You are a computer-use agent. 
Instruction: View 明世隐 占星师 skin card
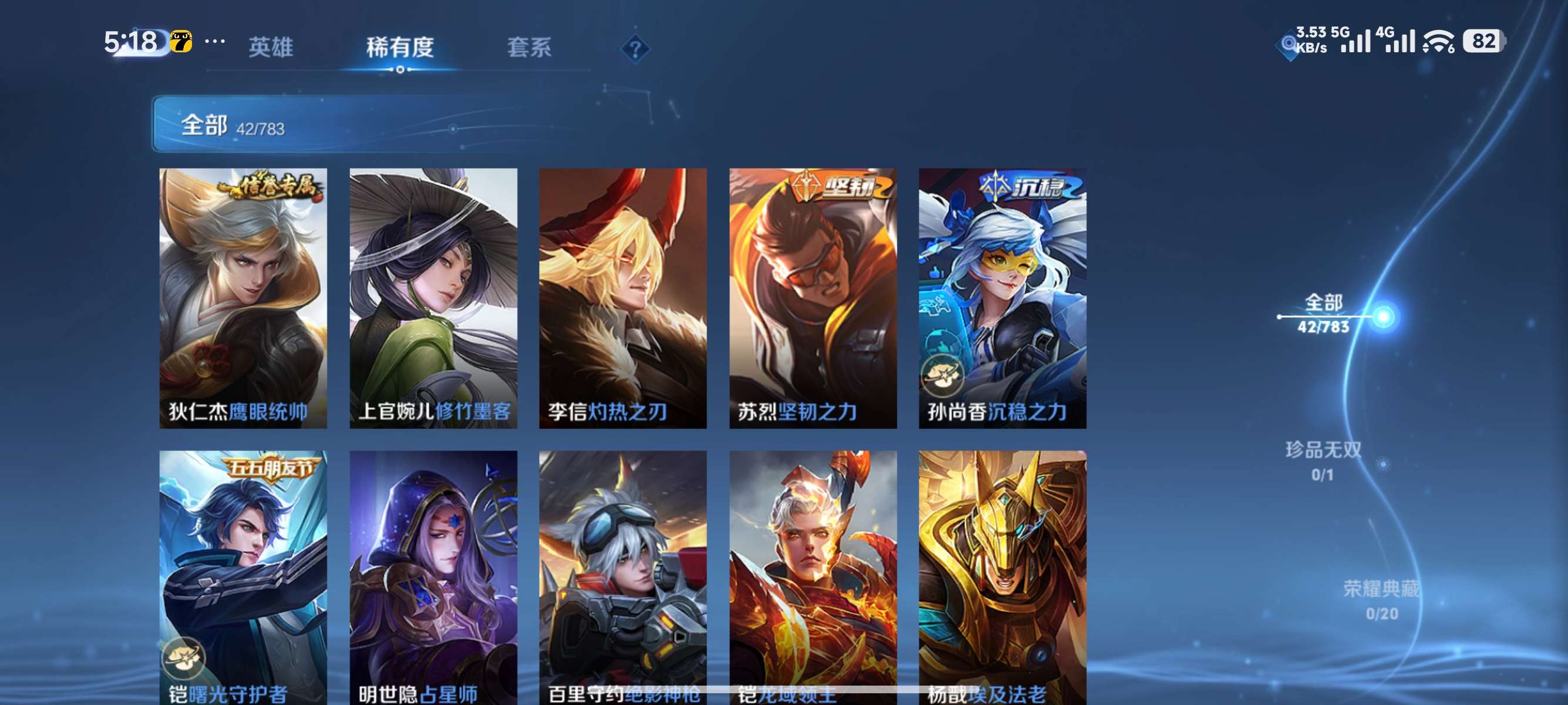point(433,577)
